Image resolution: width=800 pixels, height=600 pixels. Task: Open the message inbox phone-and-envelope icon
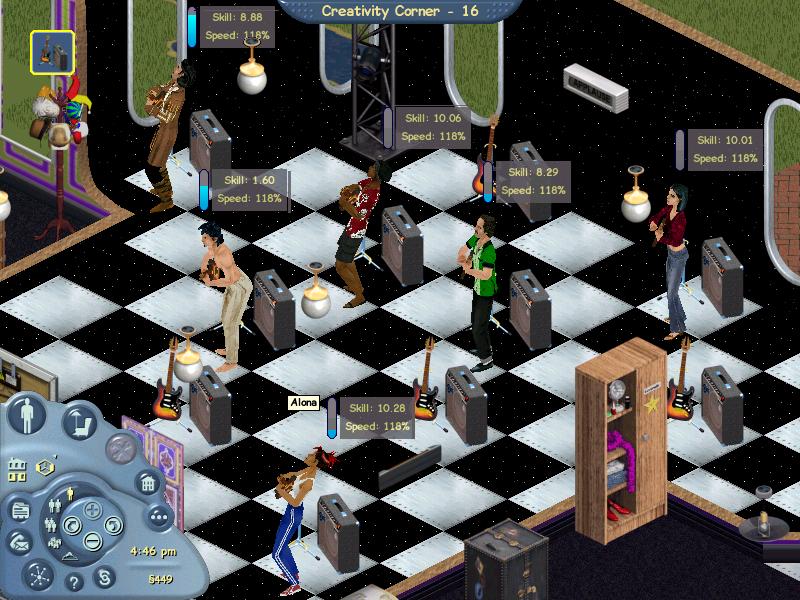coord(18,541)
